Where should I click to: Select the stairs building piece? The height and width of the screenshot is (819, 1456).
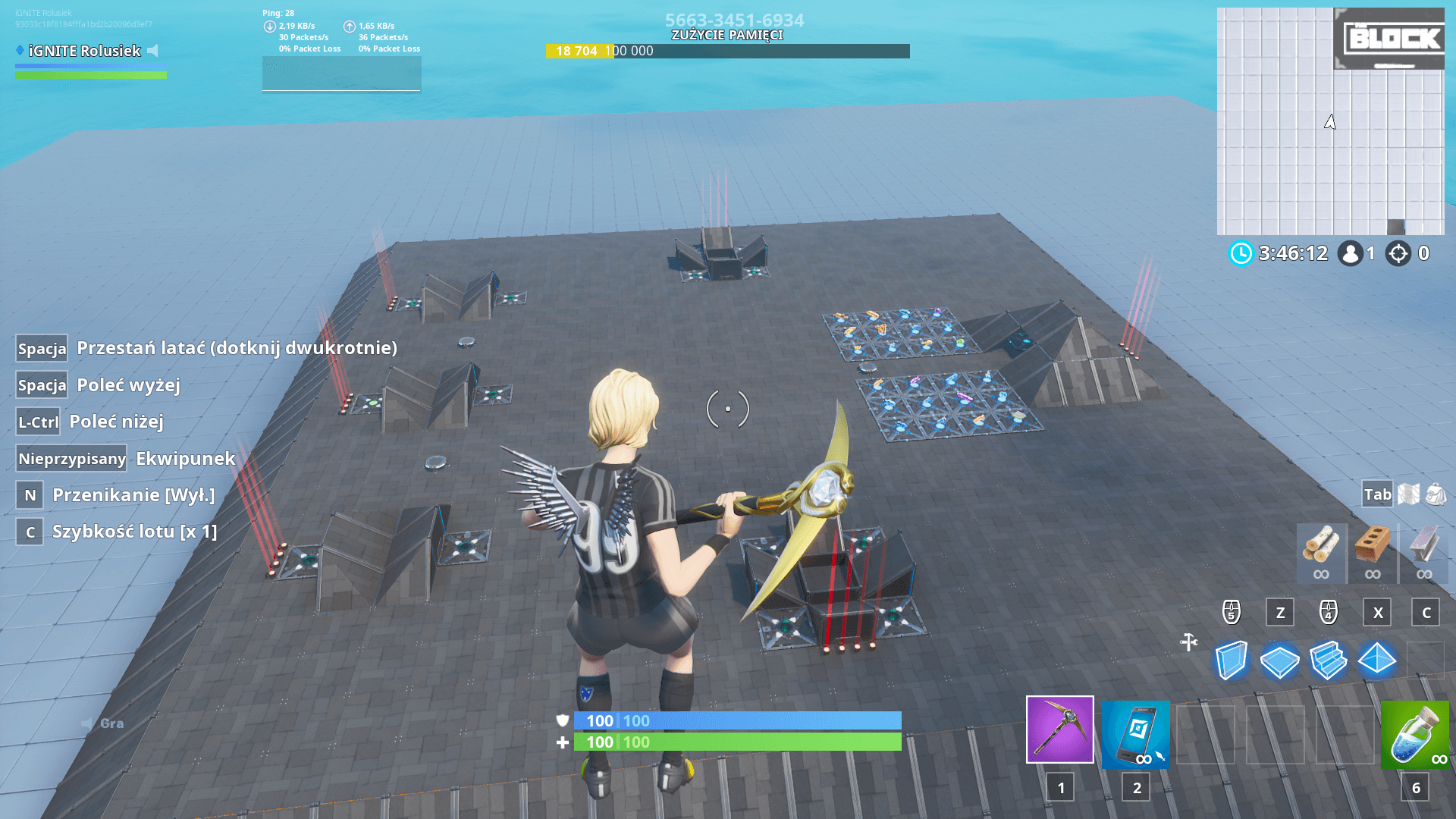pos(1330,660)
